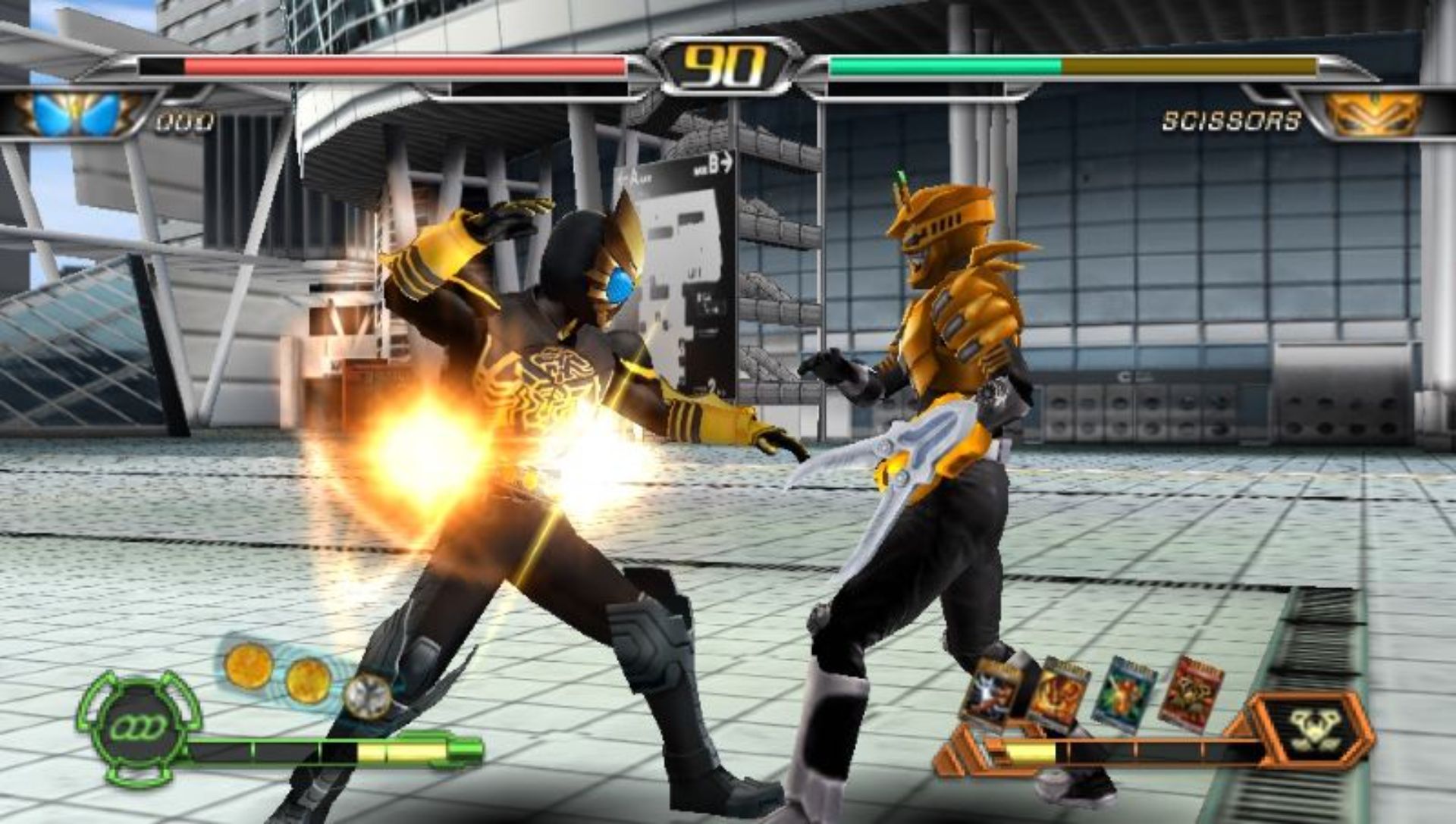Image resolution: width=1456 pixels, height=824 pixels.
Task: Select the red Advent card
Action: (1190, 694)
